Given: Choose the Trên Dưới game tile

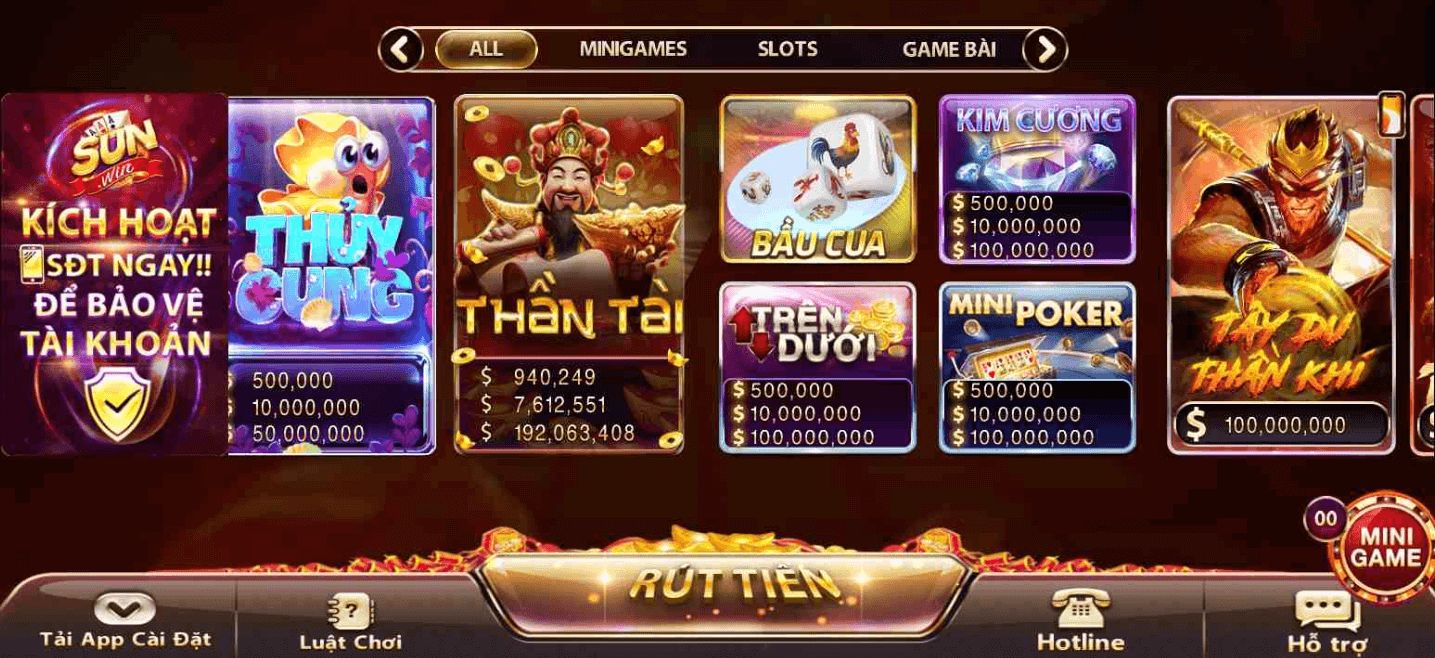Looking at the screenshot, I should [x=818, y=366].
